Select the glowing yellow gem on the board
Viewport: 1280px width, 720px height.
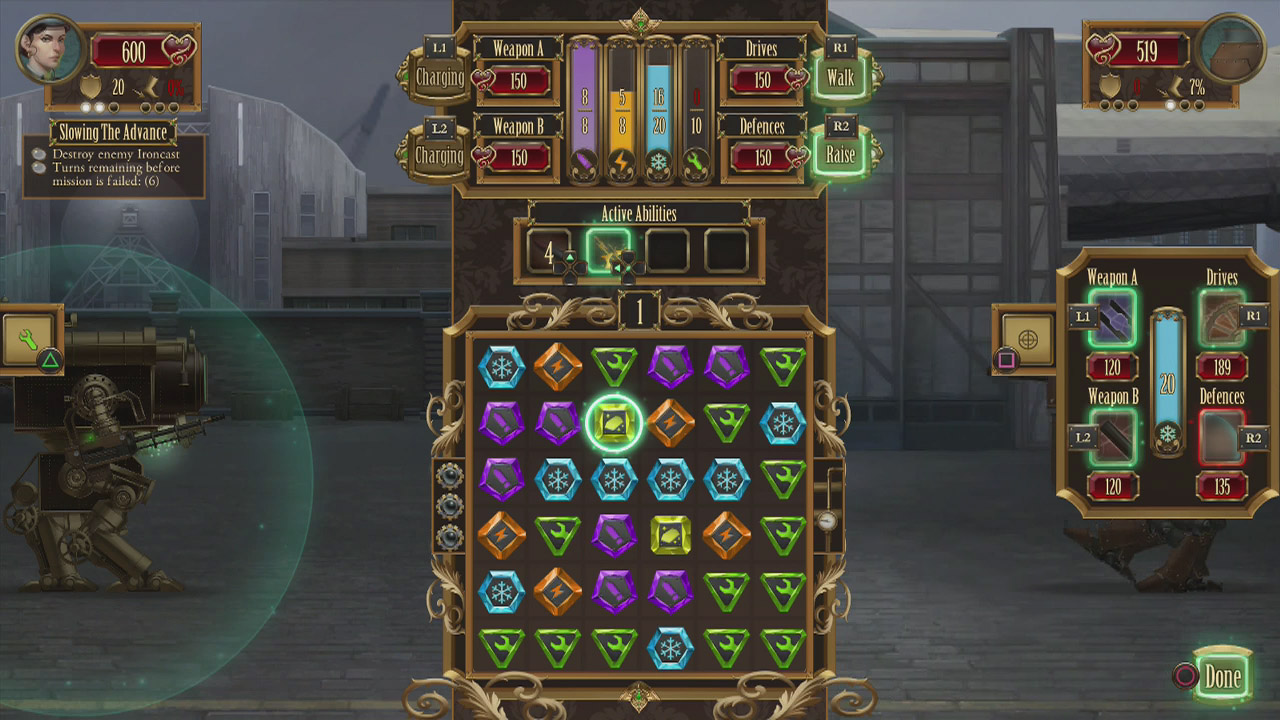point(612,420)
